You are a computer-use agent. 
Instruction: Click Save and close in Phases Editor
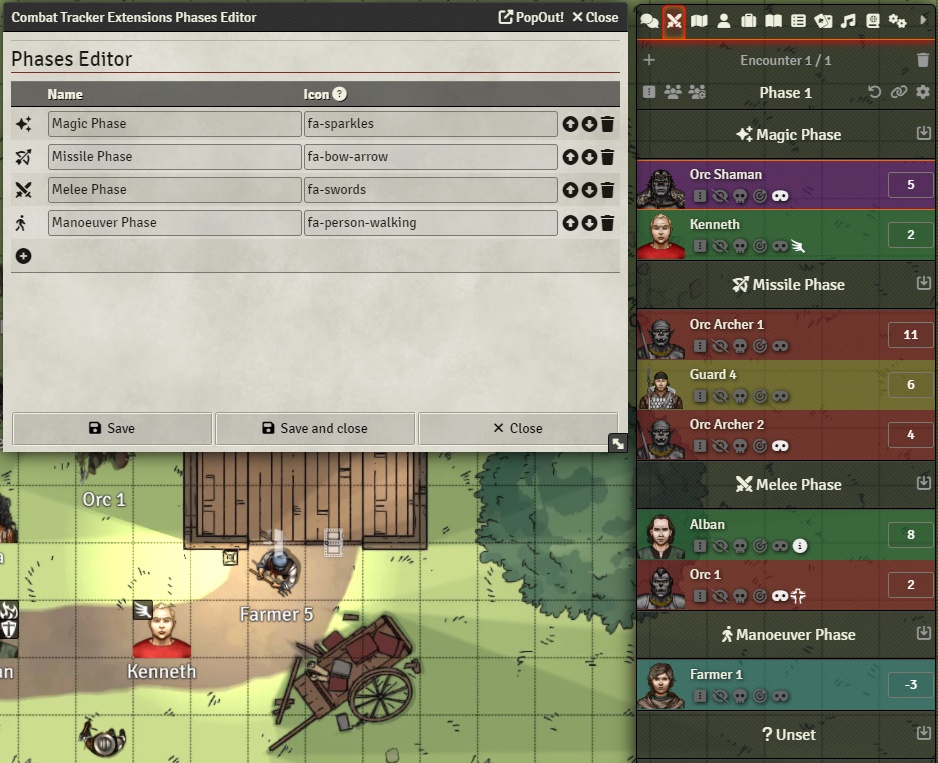[x=315, y=428]
